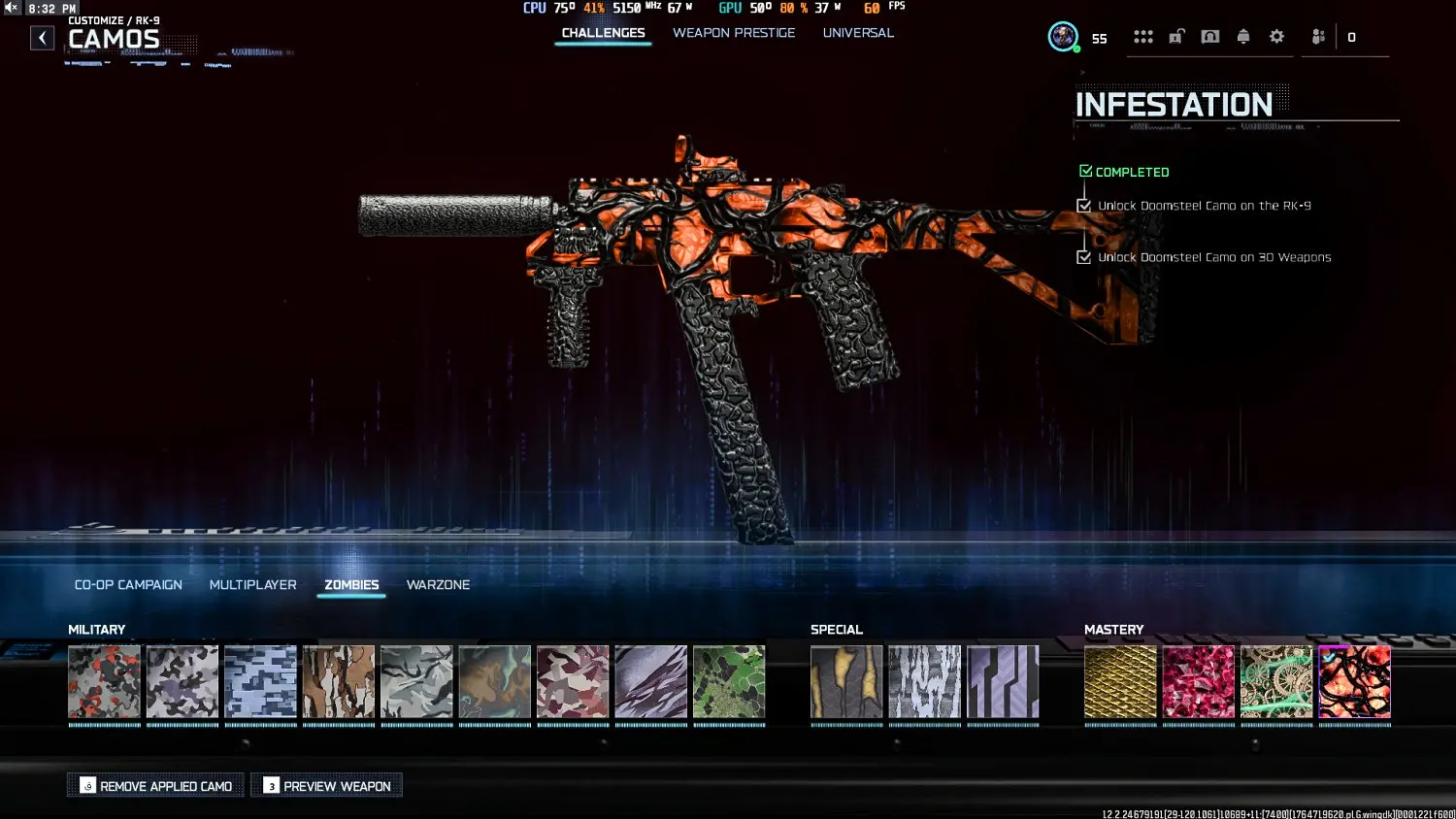Open the notifications bell icon

tap(1243, 36)
